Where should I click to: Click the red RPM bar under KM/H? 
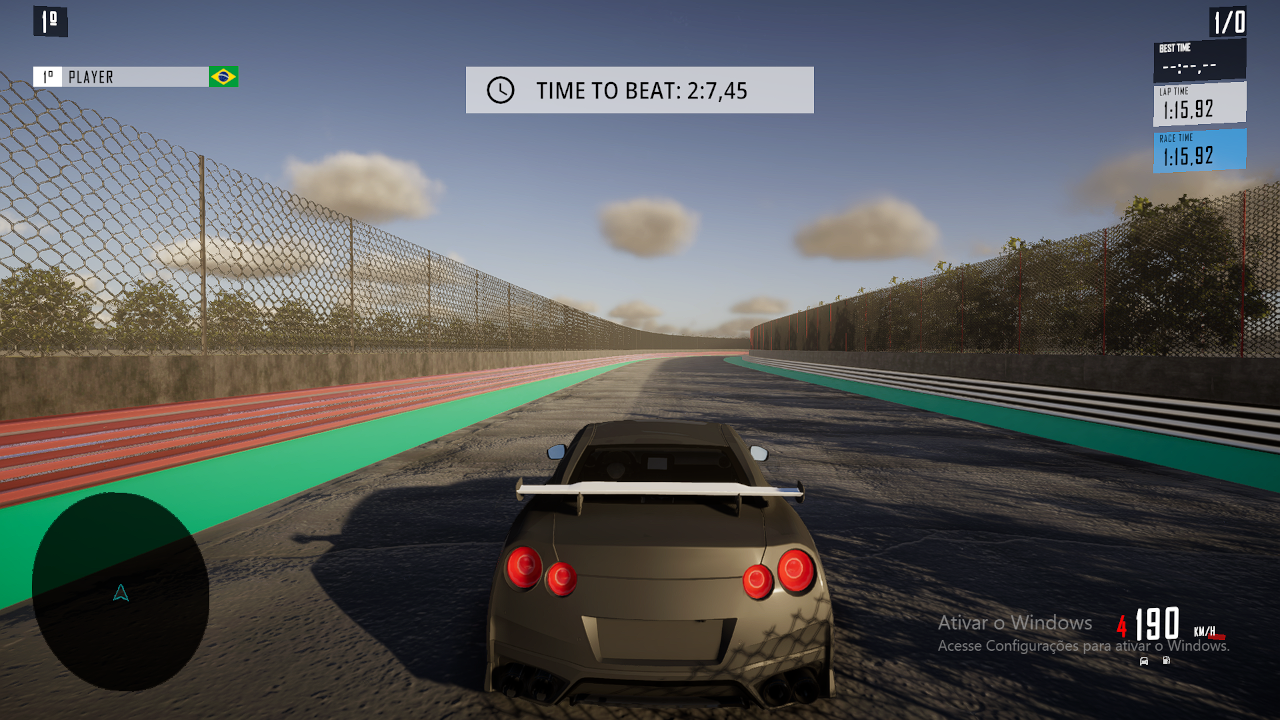1216,636
